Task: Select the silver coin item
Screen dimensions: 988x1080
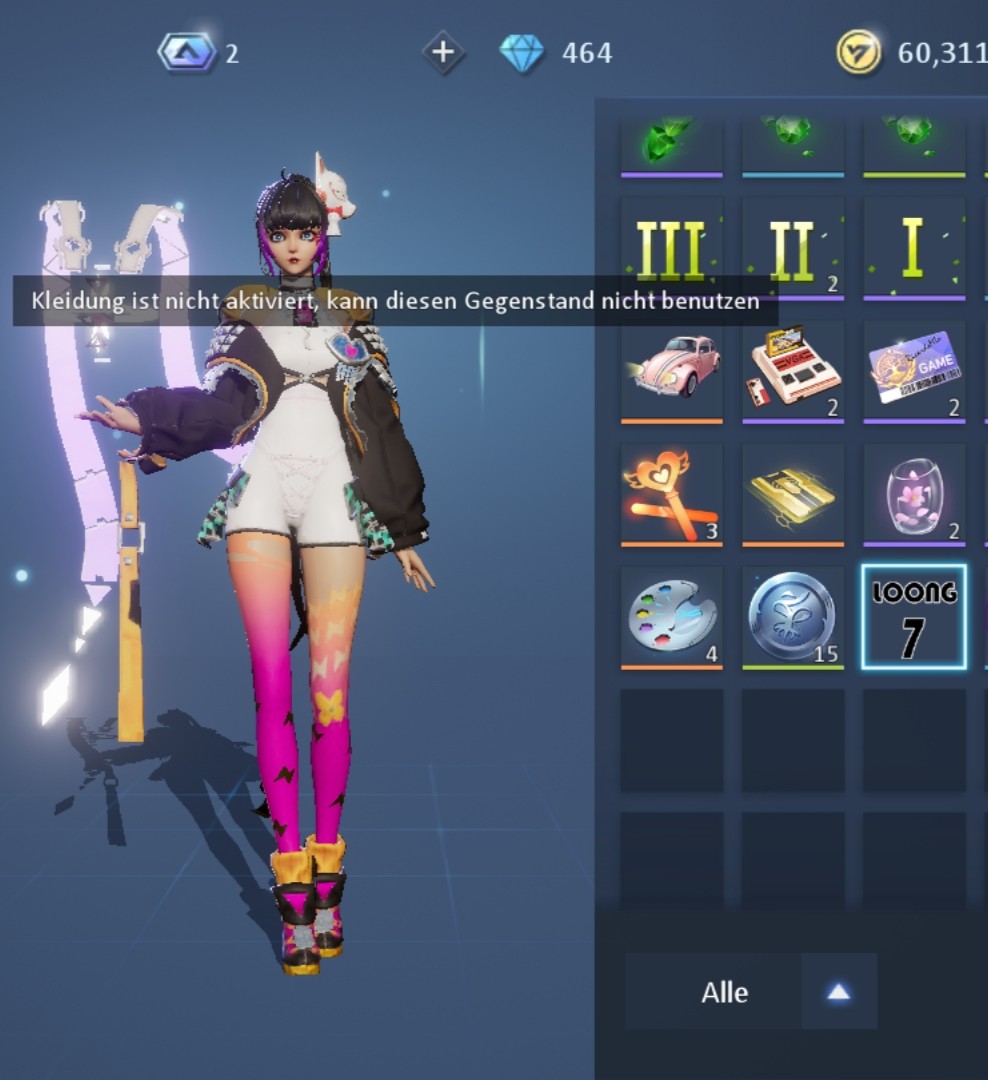Action: (792, 616)
